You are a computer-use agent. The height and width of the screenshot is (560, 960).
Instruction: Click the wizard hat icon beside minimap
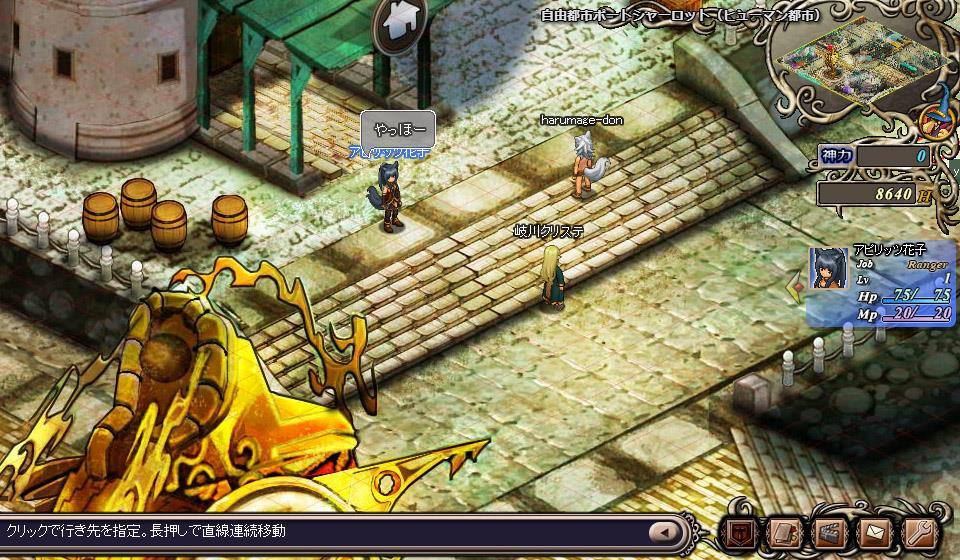coord(937,117)
